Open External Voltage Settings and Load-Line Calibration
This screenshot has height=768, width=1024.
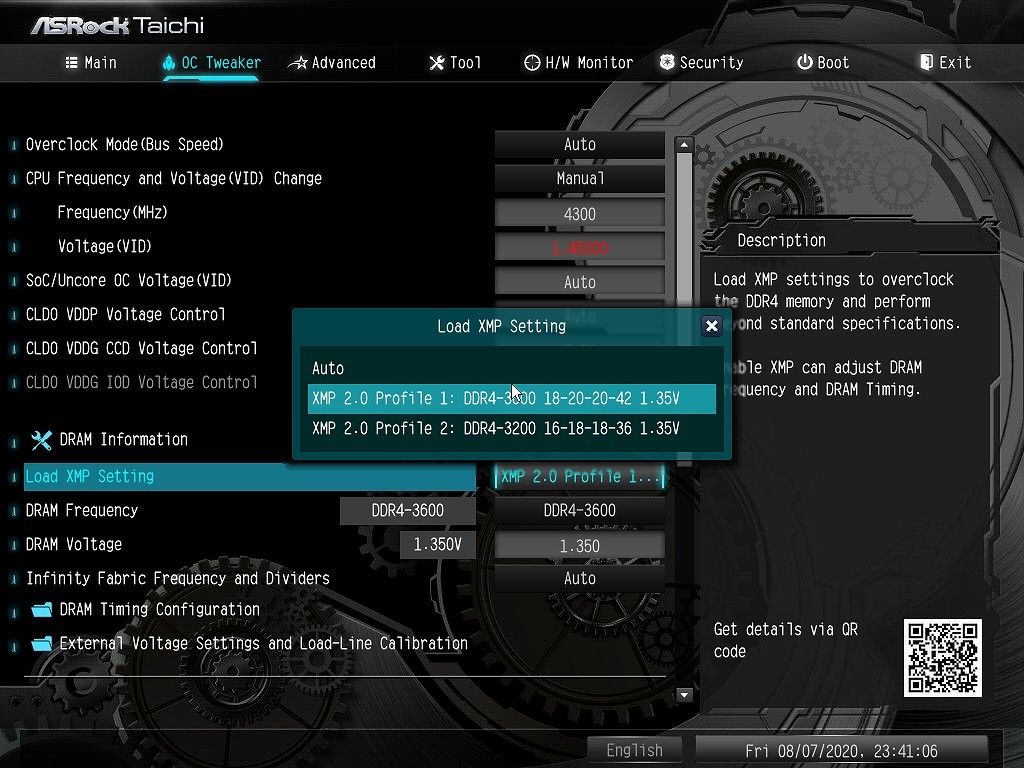pyautogui.click(x=263, y=643)
